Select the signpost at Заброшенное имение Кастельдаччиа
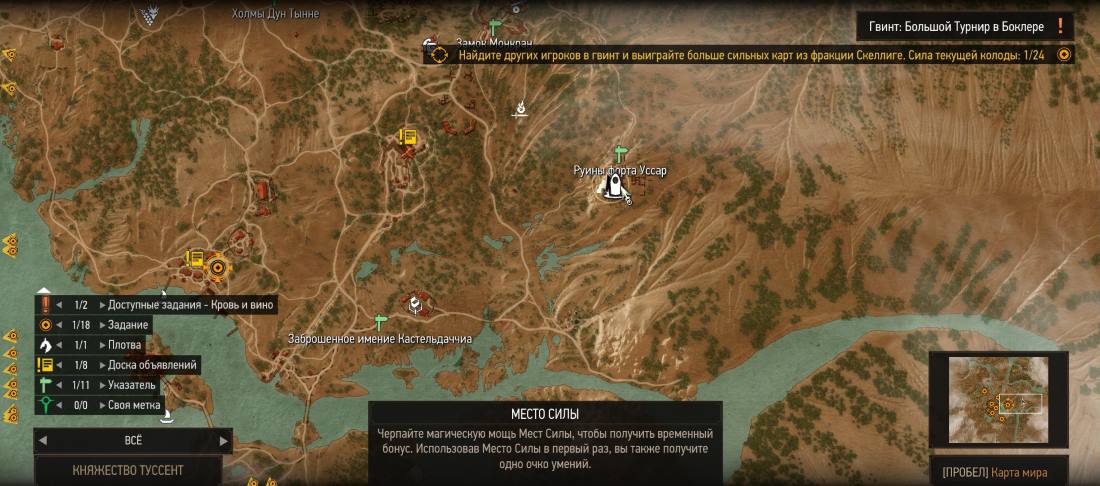This screenshot has width=1100, height=486. tap(379, 321)
